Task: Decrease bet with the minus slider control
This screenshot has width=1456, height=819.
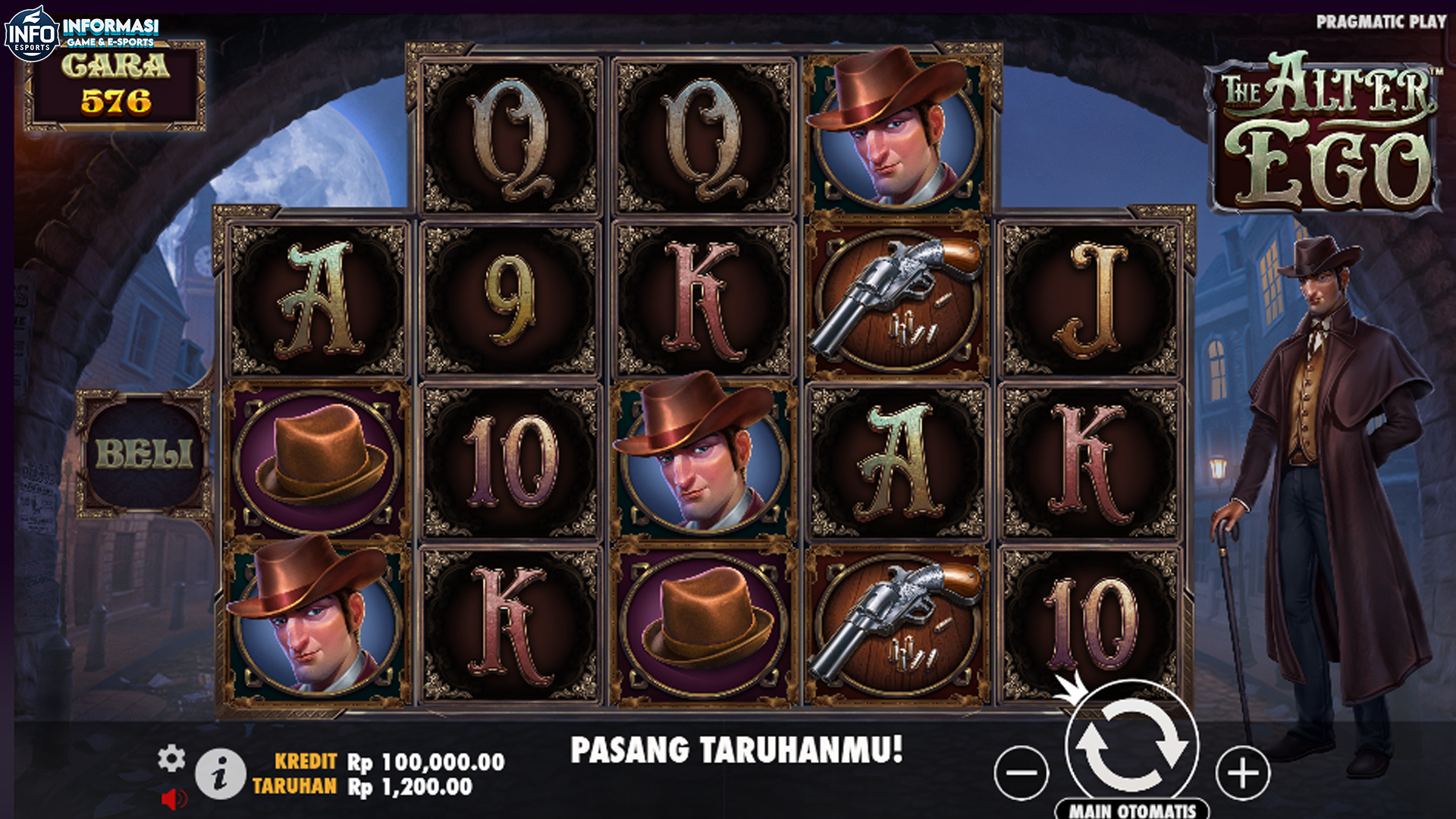Action: [1020, 772]
